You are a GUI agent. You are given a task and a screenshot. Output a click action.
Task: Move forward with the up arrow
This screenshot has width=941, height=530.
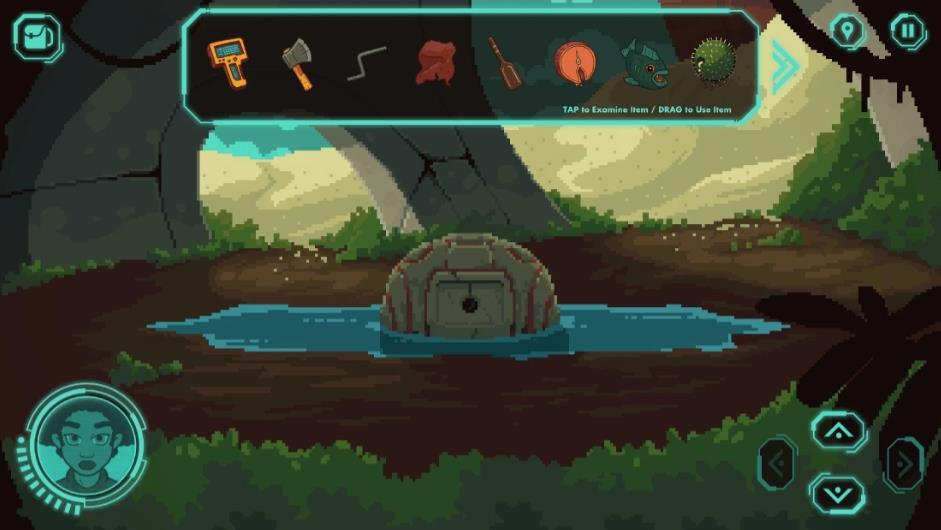pyautogui.click(x=838, y=431)
